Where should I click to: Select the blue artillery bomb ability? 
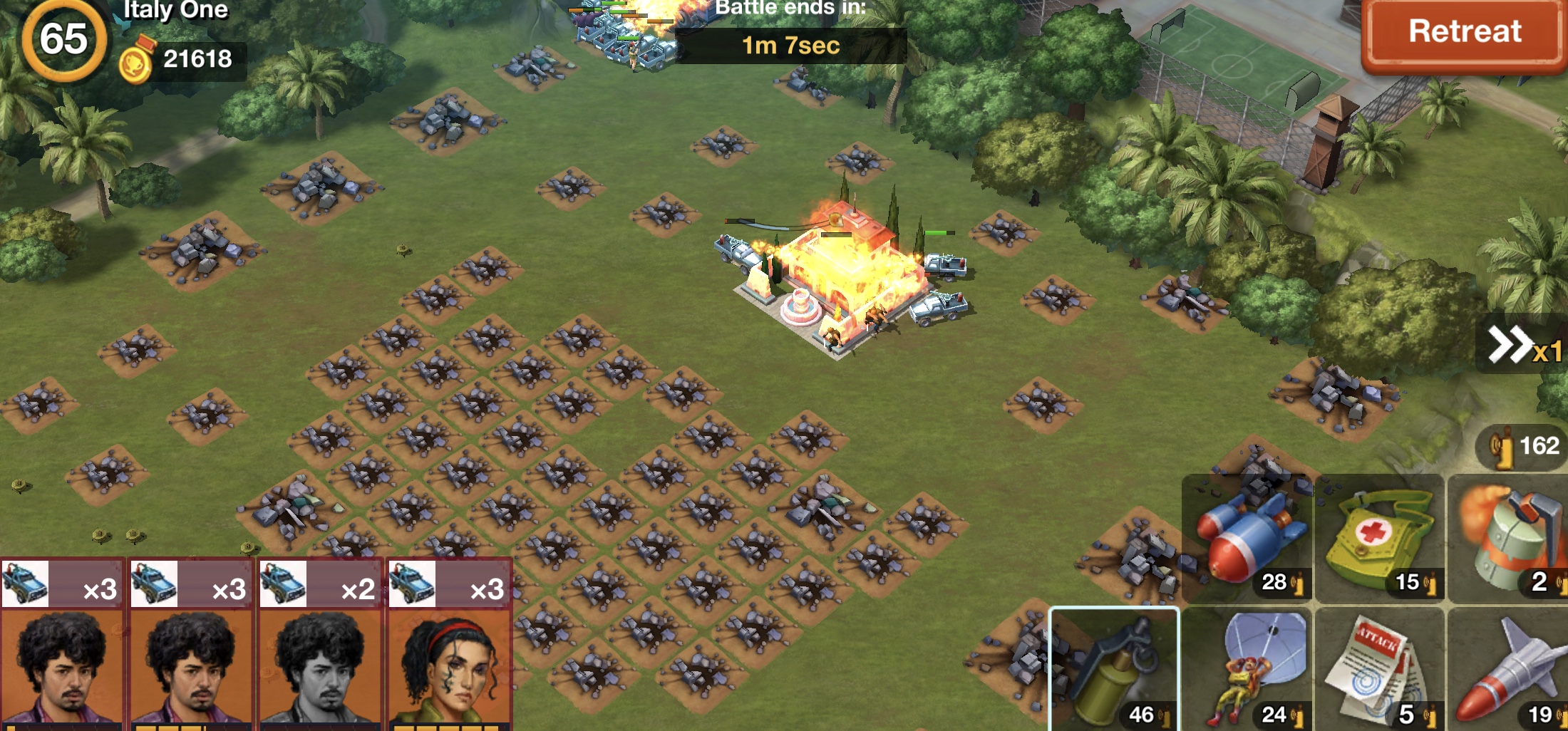click(x=1247, y=539)
